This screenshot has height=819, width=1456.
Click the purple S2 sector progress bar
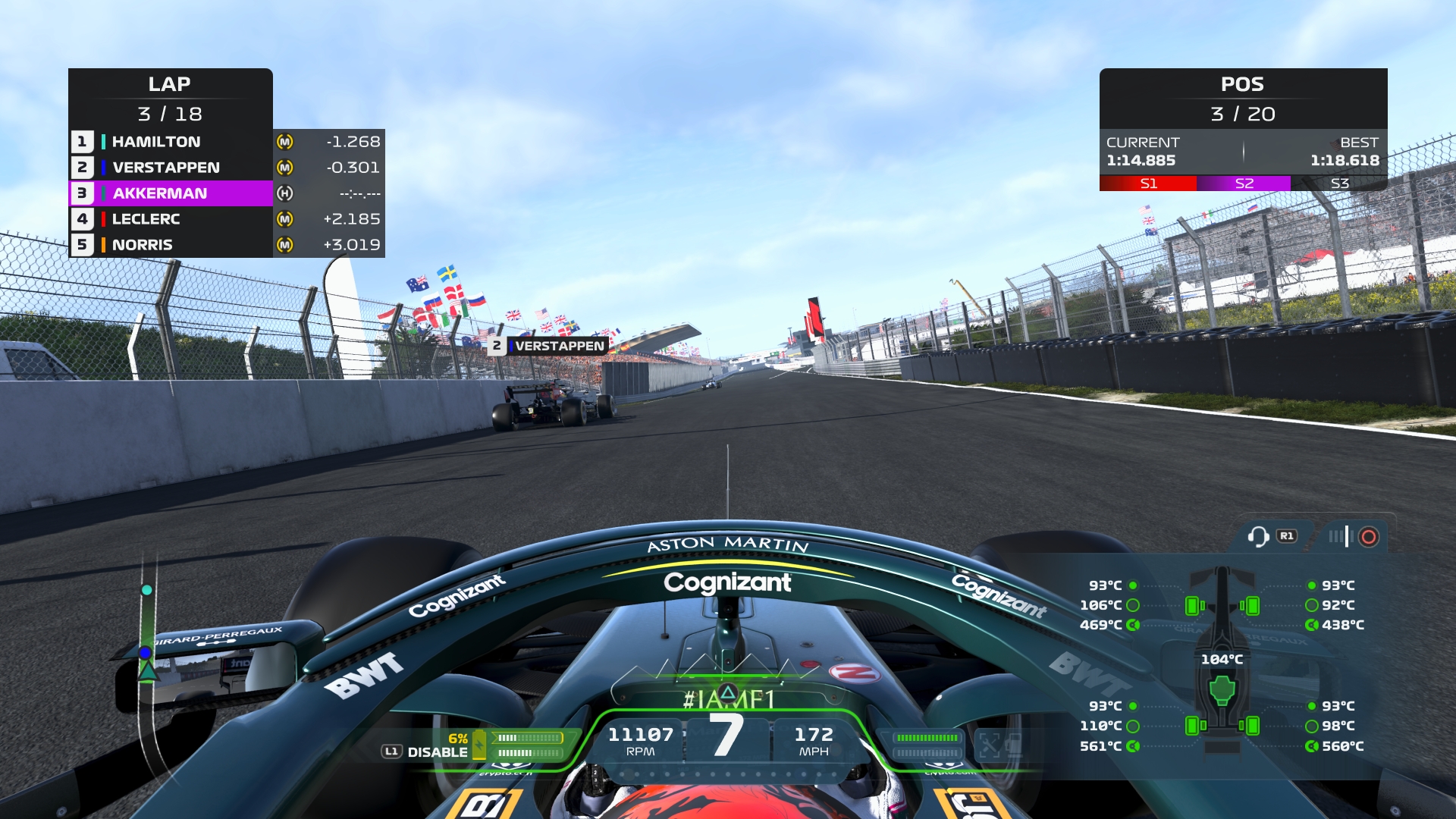[x=1243, y=182]
